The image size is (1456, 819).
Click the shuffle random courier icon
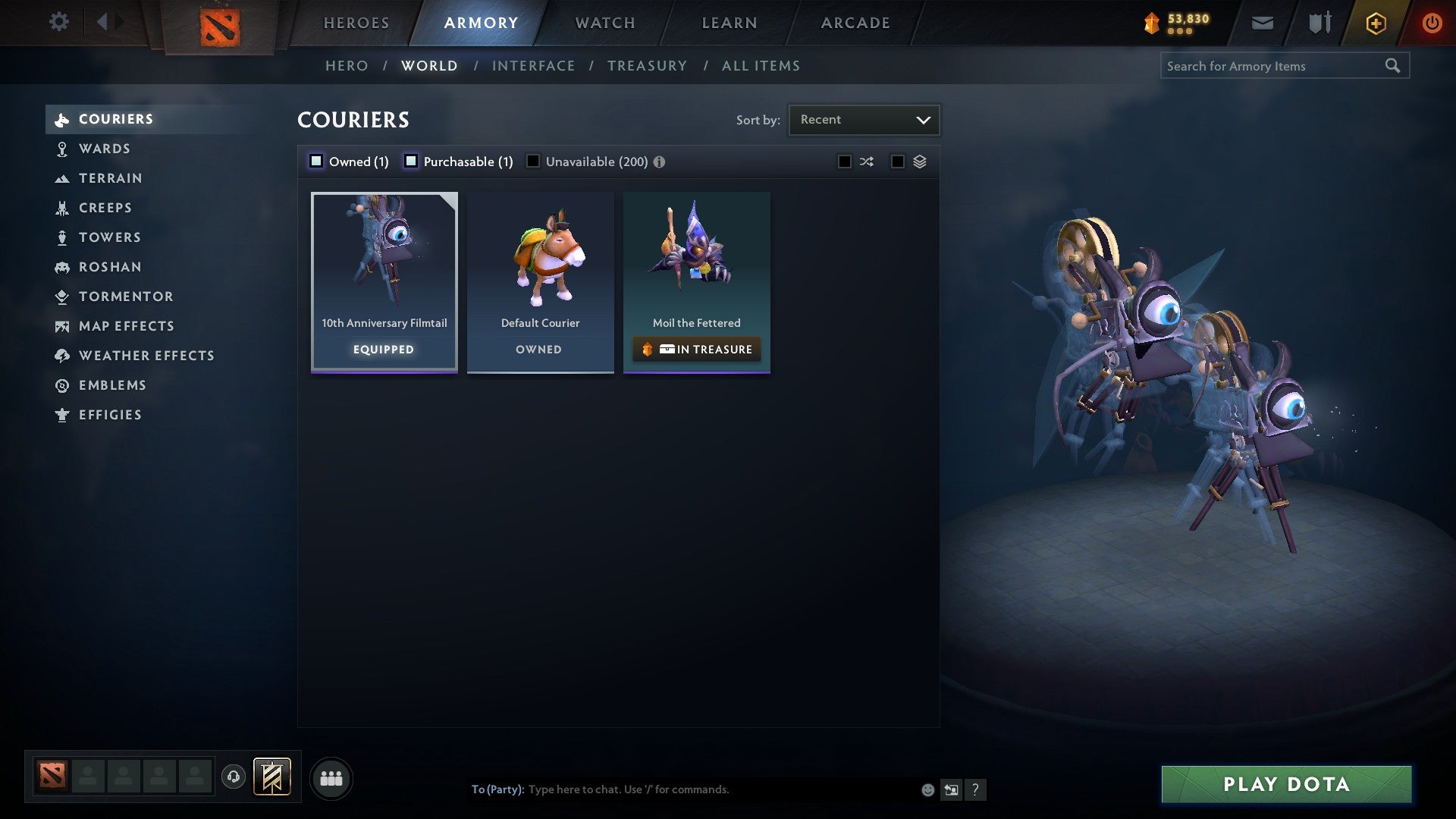867,161
